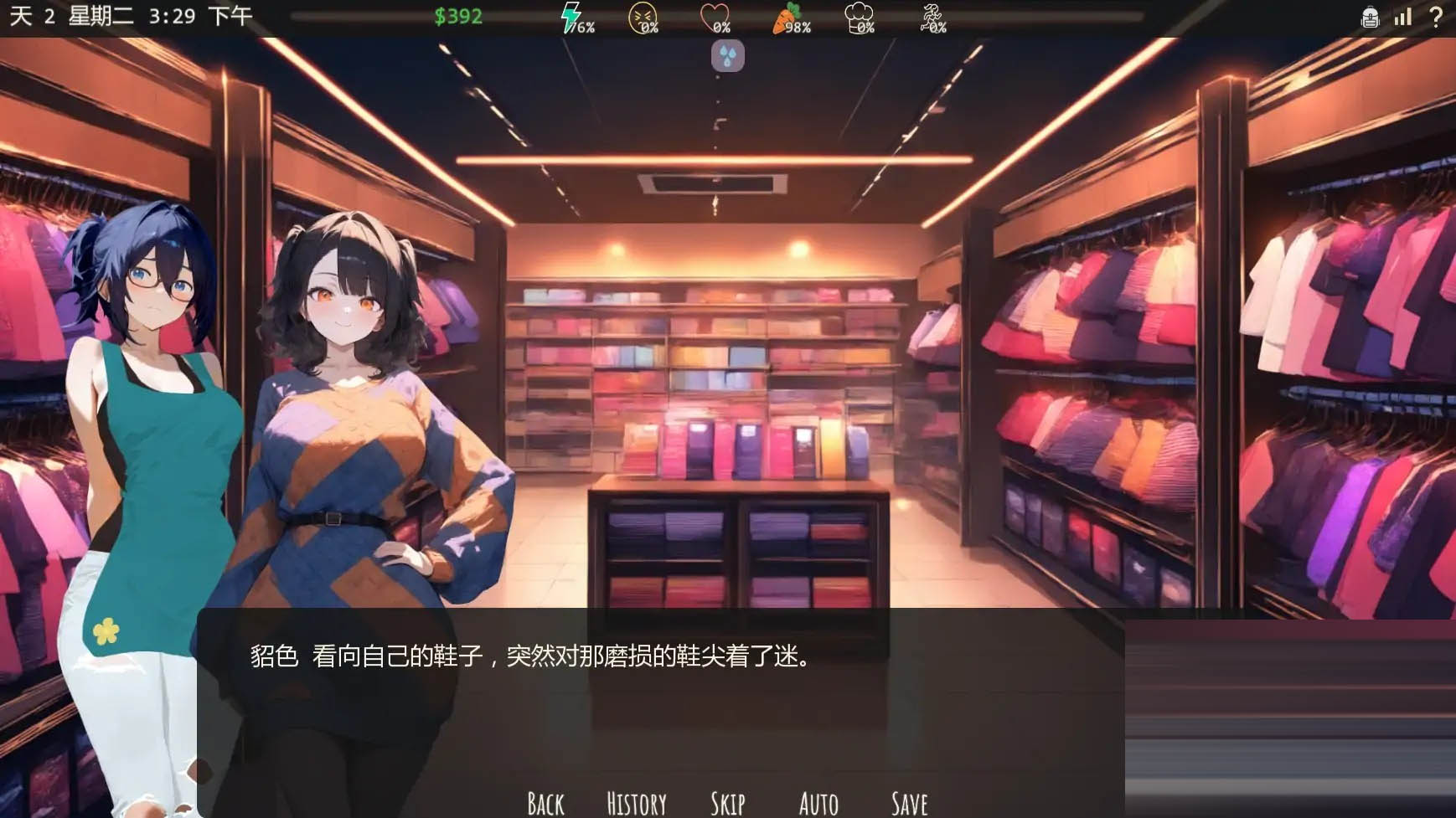Open help via the question mark icon
This screenshot has height=818, width=1456.
(1435, 16)
